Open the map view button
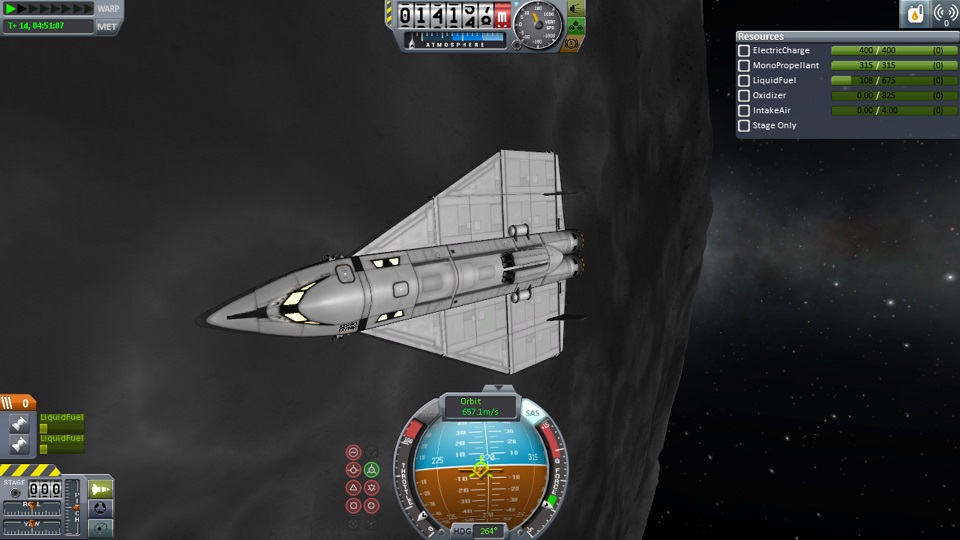 tap(101, 527)
